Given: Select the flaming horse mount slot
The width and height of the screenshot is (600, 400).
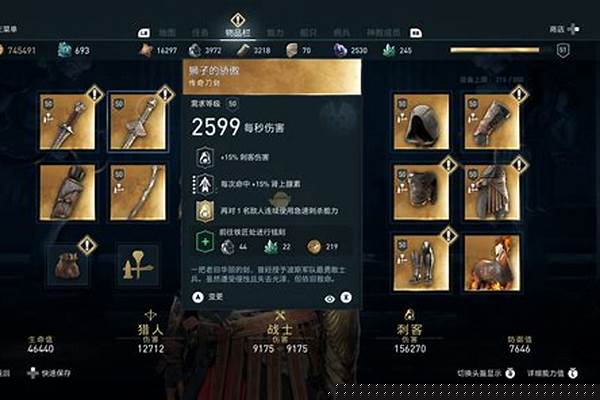Looking at the screenshot, I should [492, 262].
